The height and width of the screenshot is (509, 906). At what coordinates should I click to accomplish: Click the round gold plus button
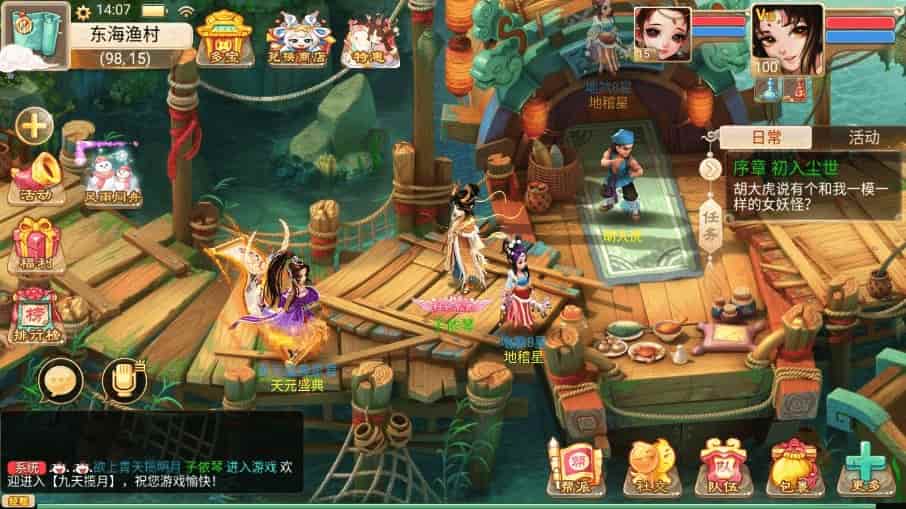pyautogui.click(x=34, y=126)
